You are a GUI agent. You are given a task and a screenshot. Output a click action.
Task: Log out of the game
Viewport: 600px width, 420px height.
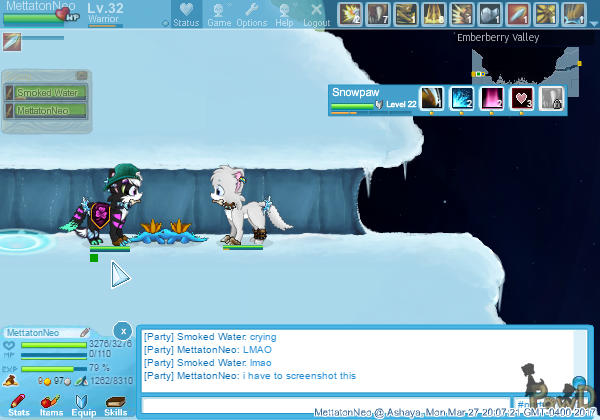(x=316, y=14)
